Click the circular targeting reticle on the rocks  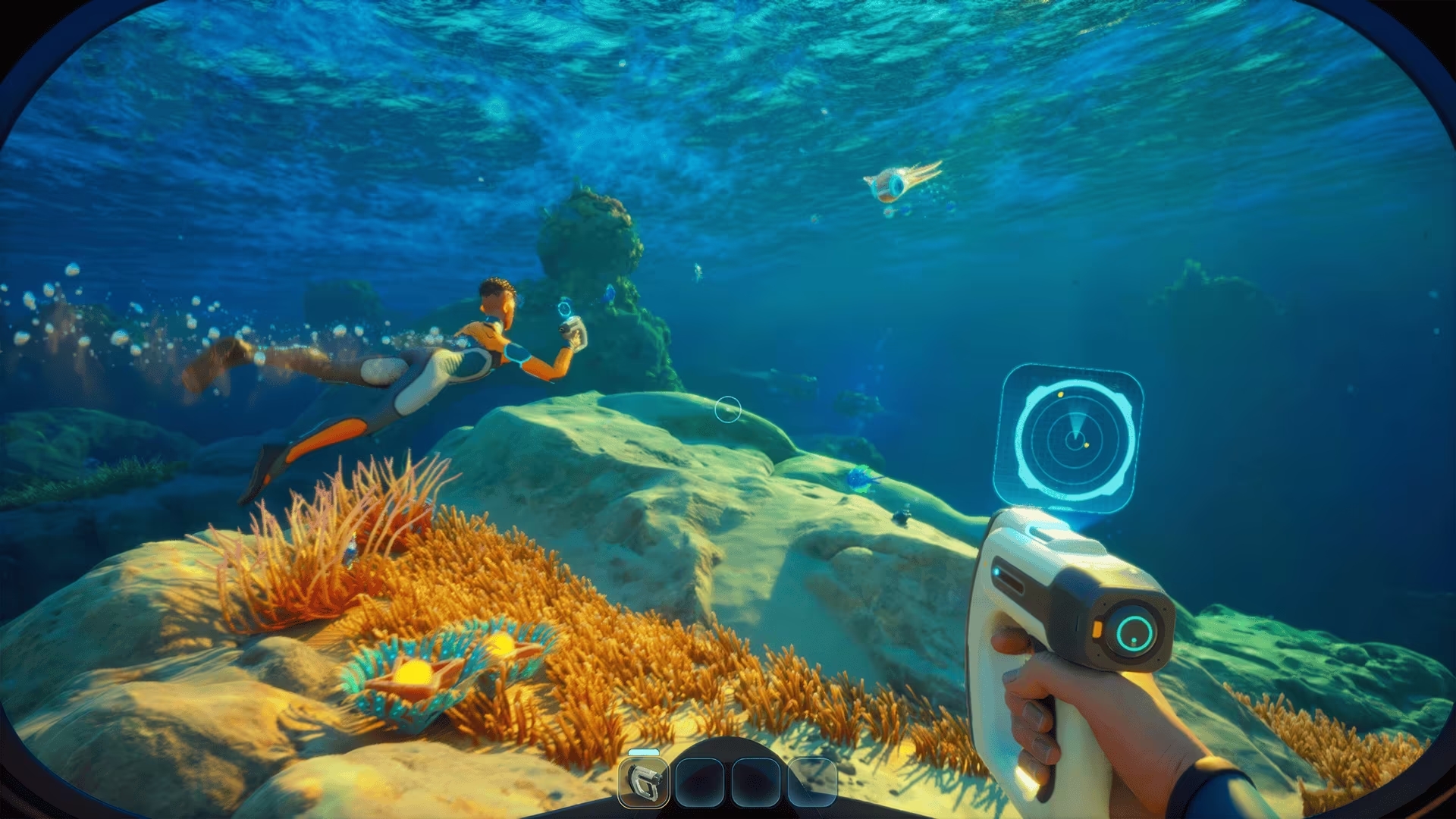728,408
